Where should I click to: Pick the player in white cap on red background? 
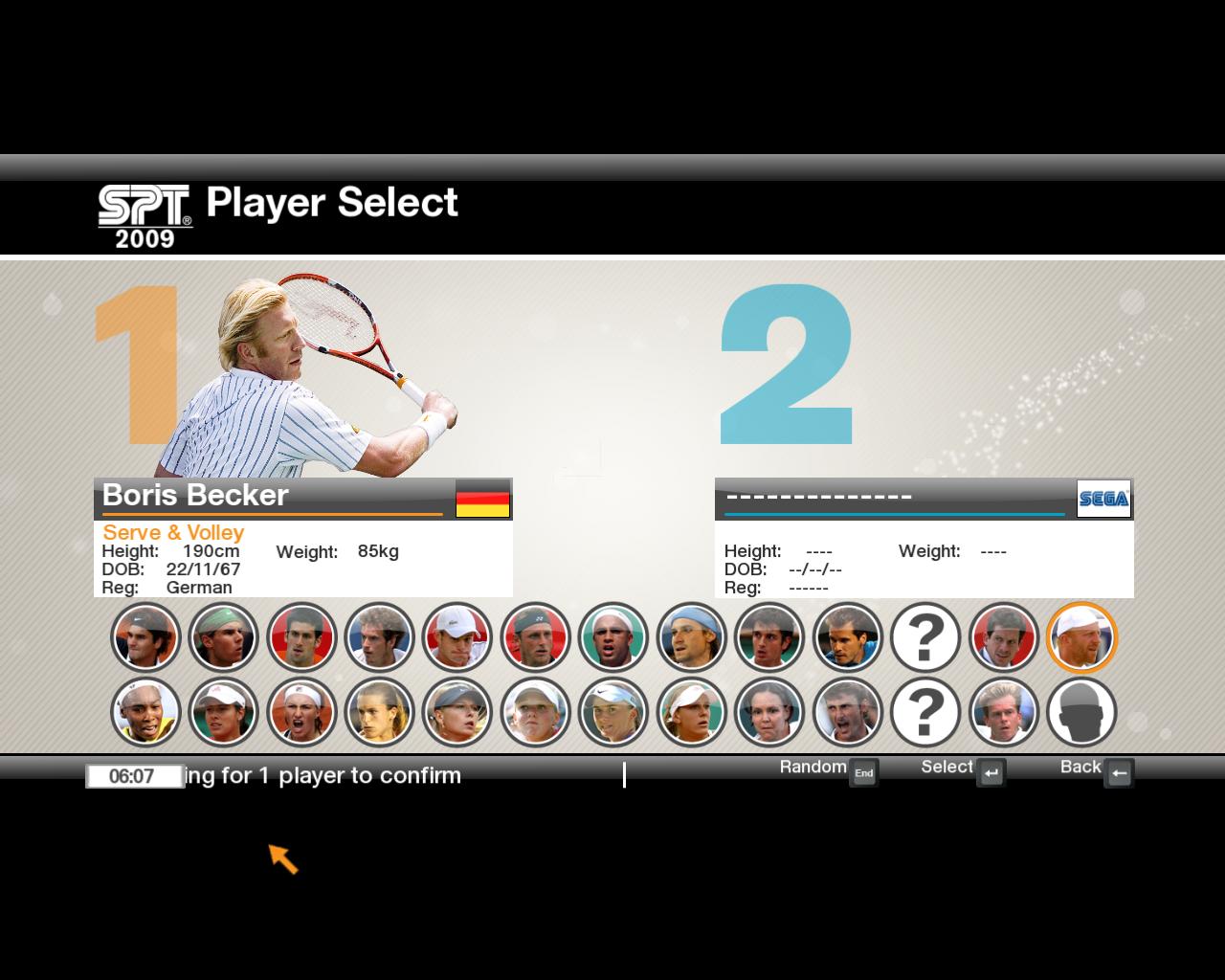[x=457, y=637]
